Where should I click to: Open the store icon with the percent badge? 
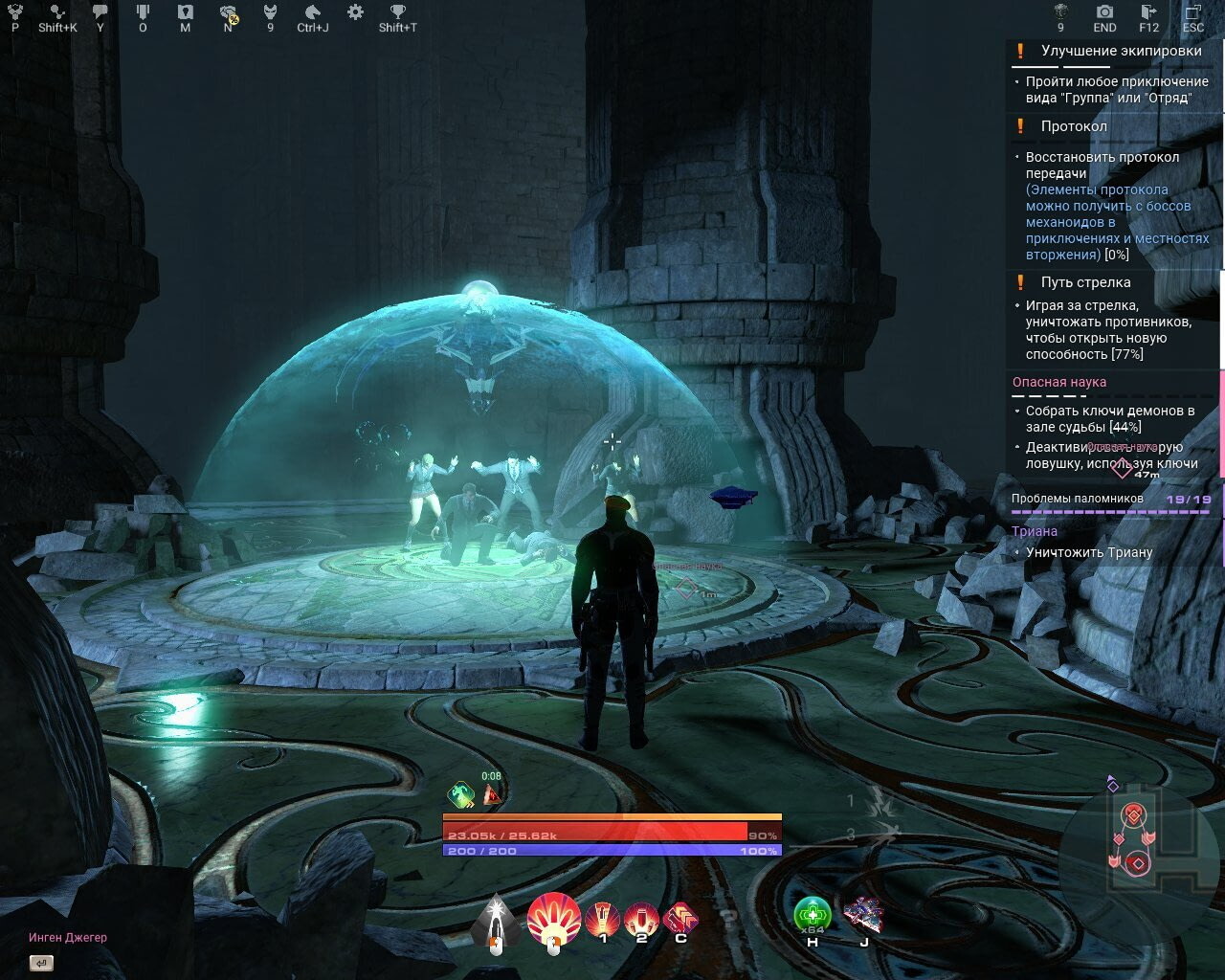(229, 14)
